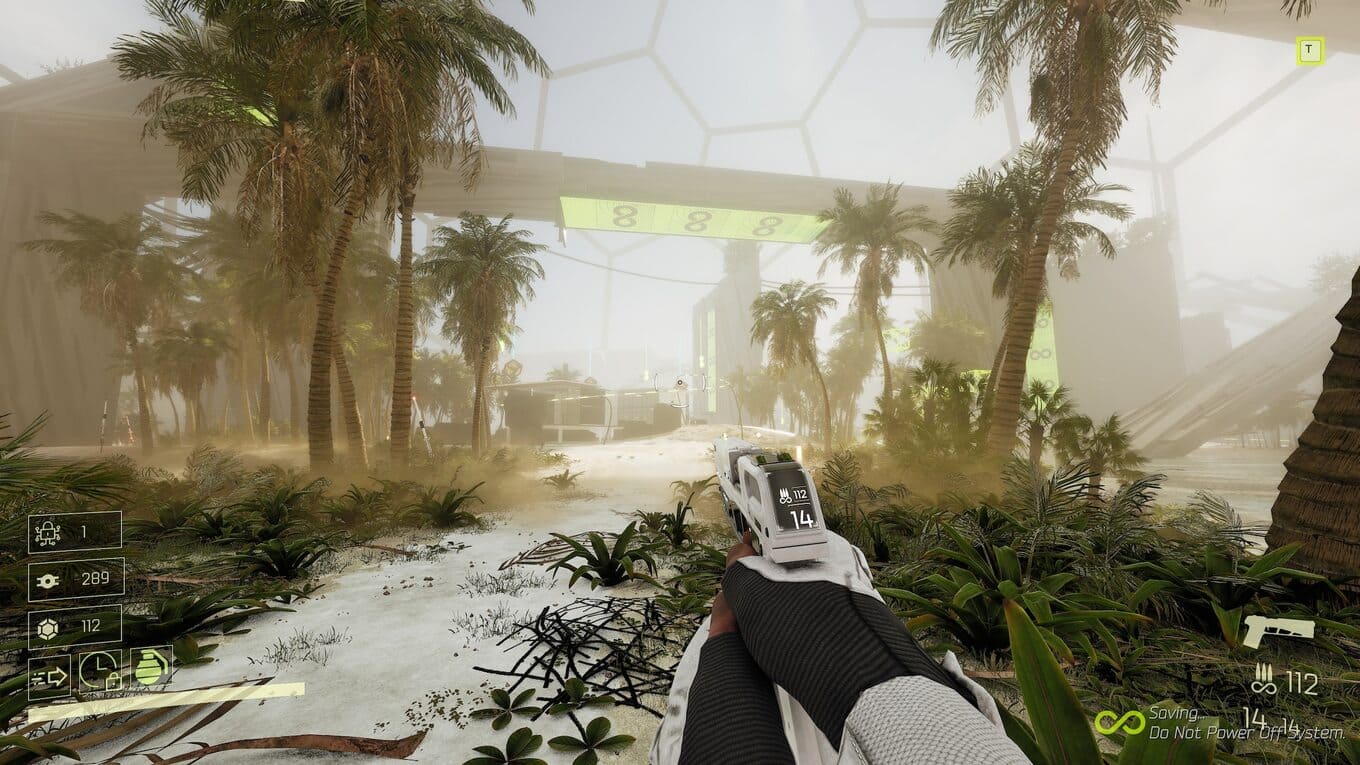Image resolution: width=1360 pixels, height=765 pixels.
Task: Click the equipped pistol weapon icon
Action: [1278, 631]
